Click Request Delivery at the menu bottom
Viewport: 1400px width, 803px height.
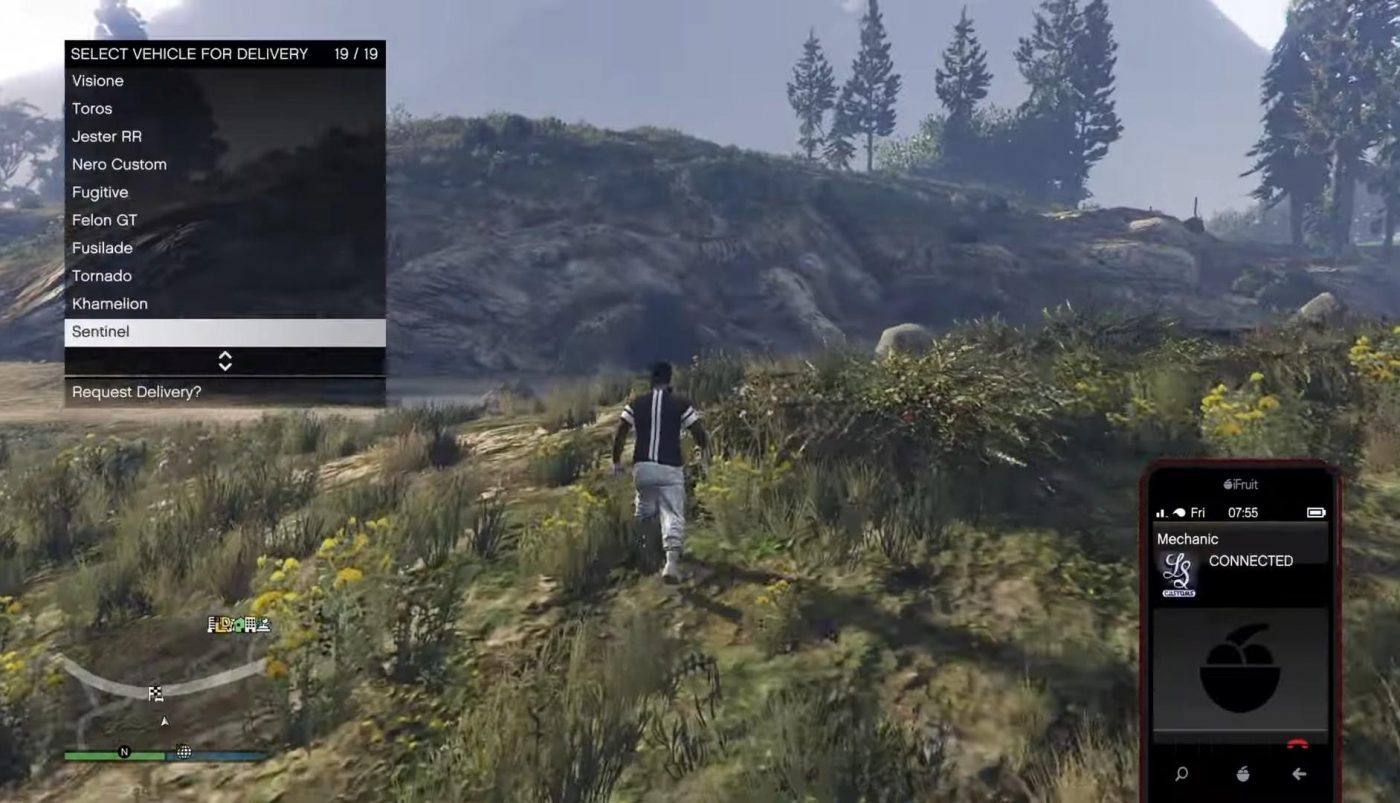pos(137,391)
